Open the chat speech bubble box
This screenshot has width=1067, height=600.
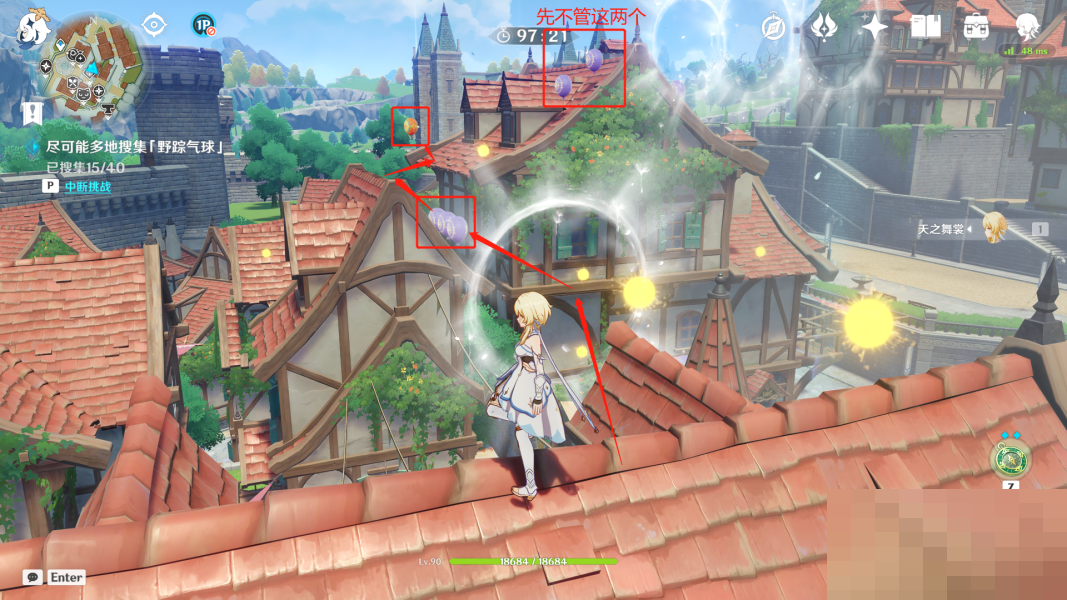point(33,577)
